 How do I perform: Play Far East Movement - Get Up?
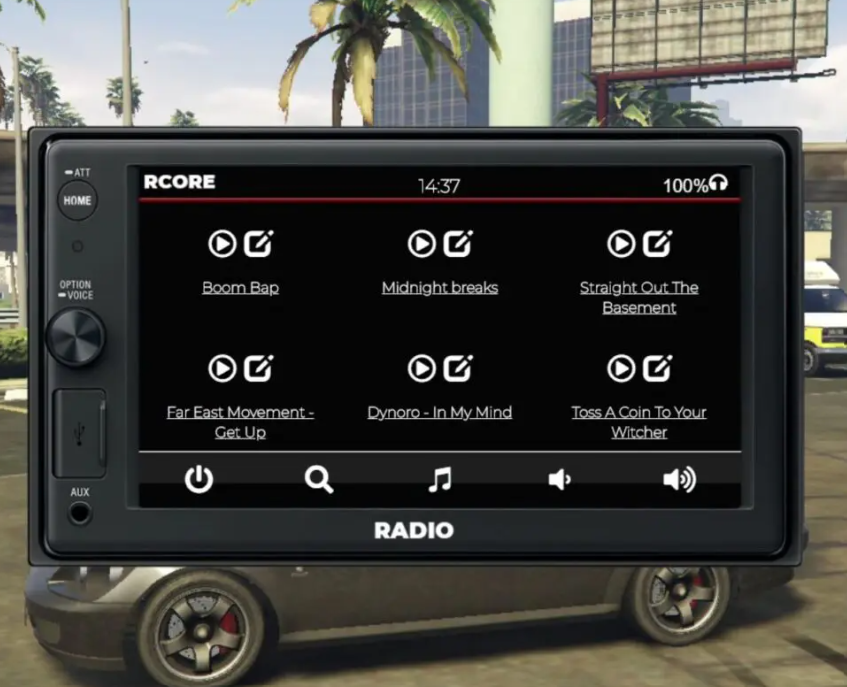click(222, 369)
